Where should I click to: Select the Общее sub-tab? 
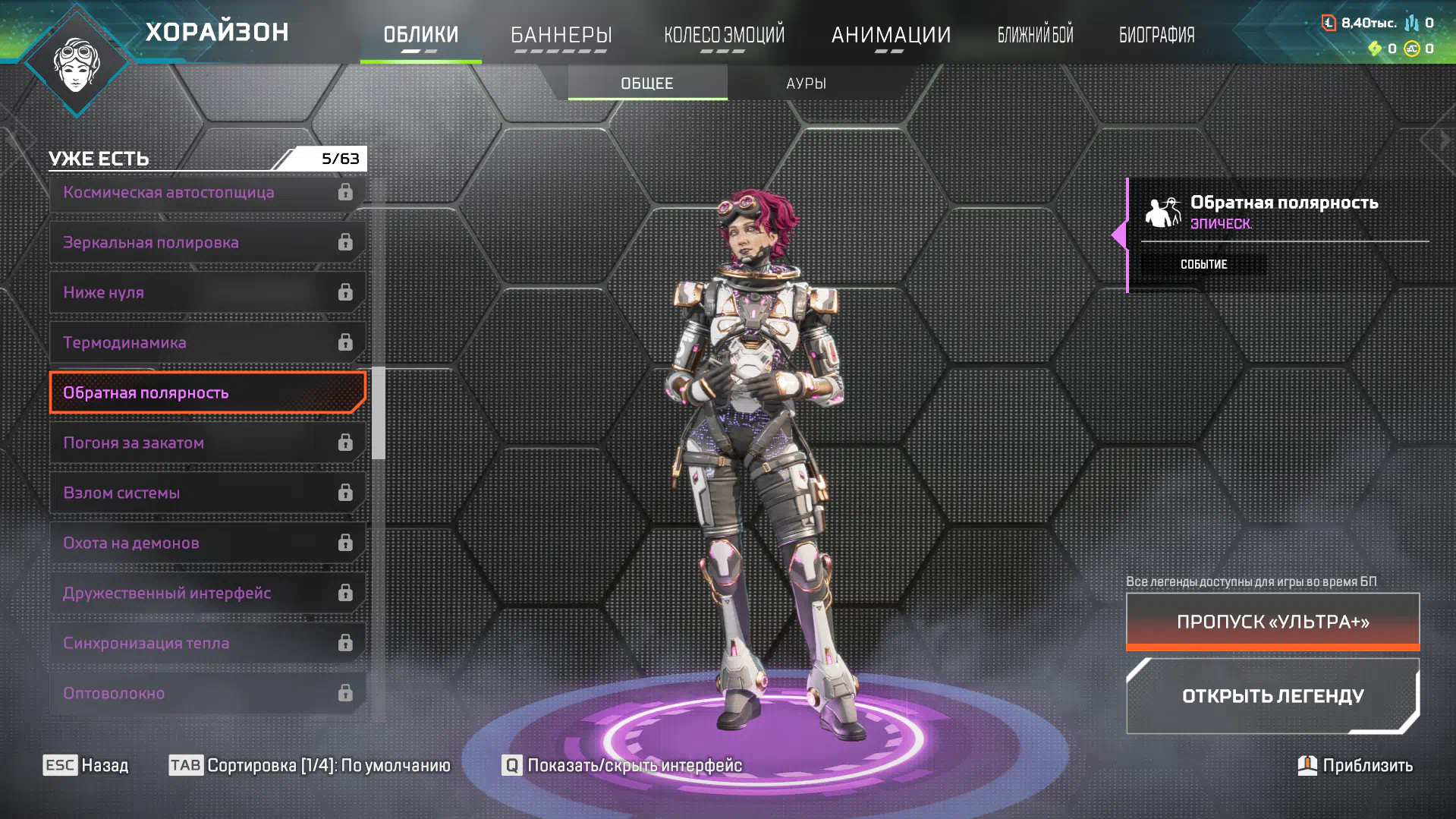[x=647, y=83]
